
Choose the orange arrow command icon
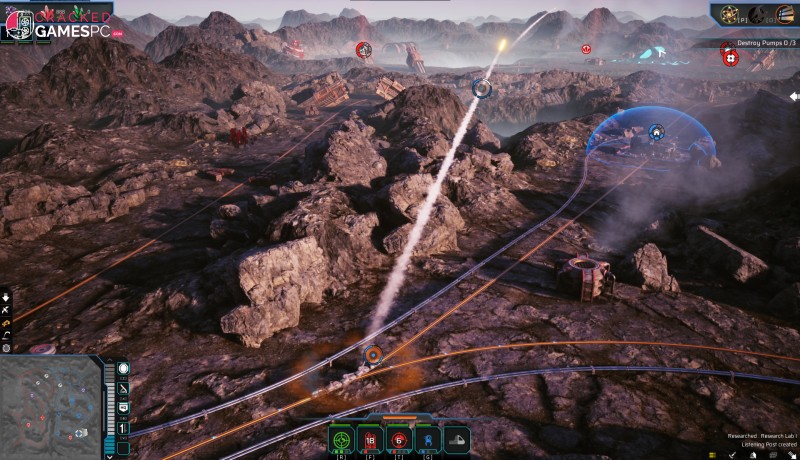pyautogui.click(x=6, y=323)
